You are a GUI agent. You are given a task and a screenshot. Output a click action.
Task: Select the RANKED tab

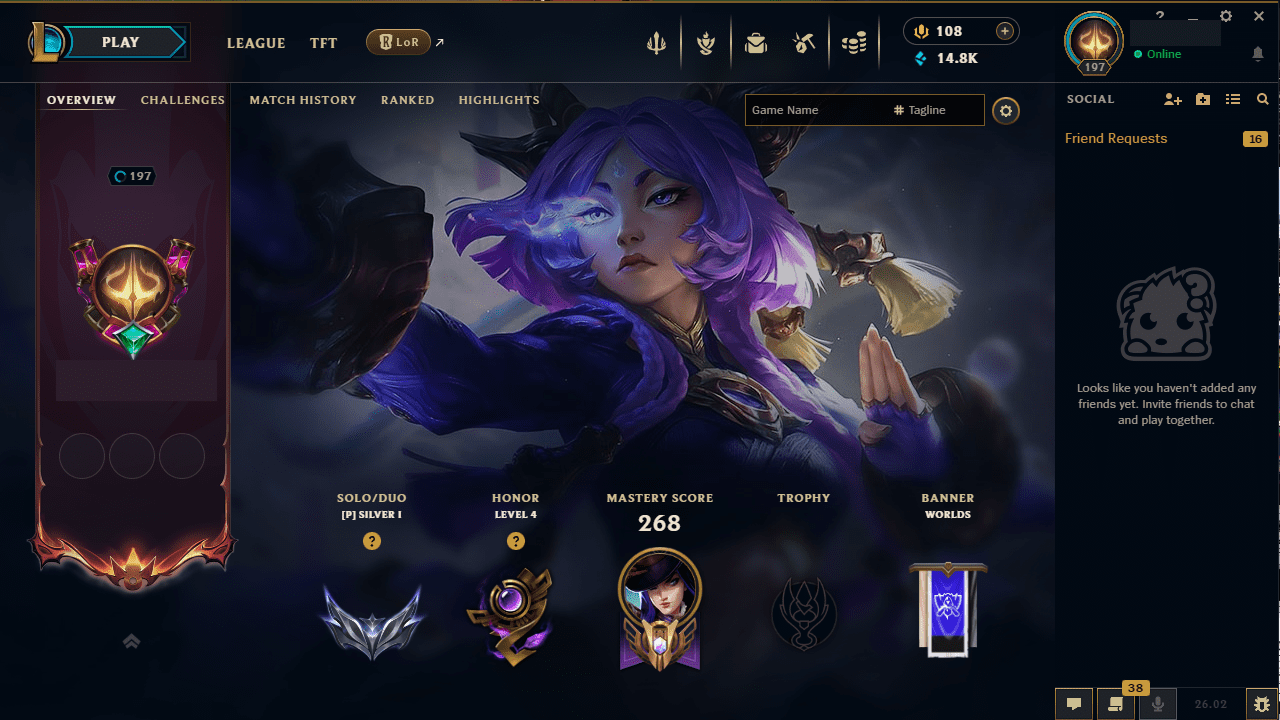407,100
